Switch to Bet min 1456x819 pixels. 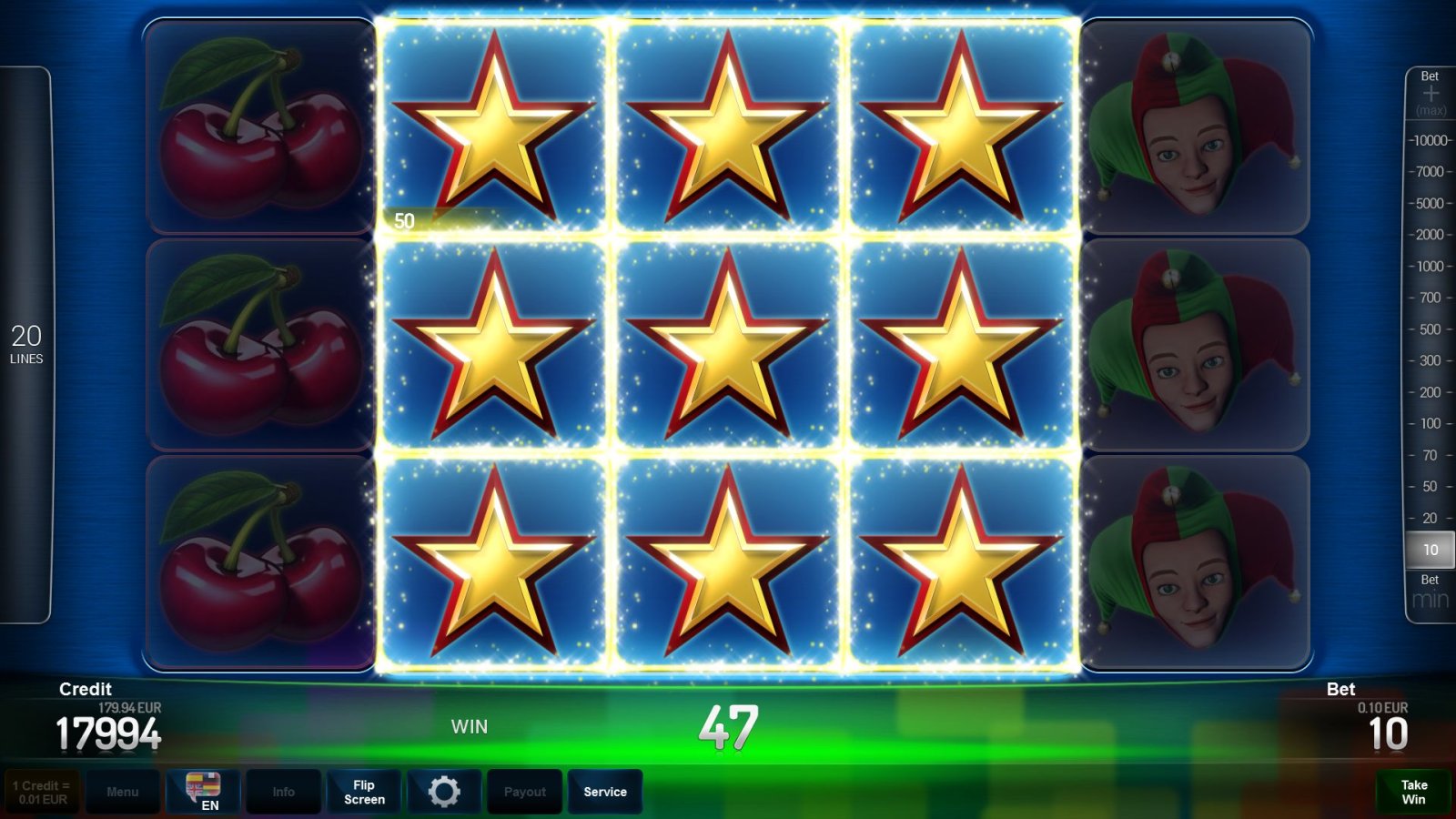coord(1429,591)
